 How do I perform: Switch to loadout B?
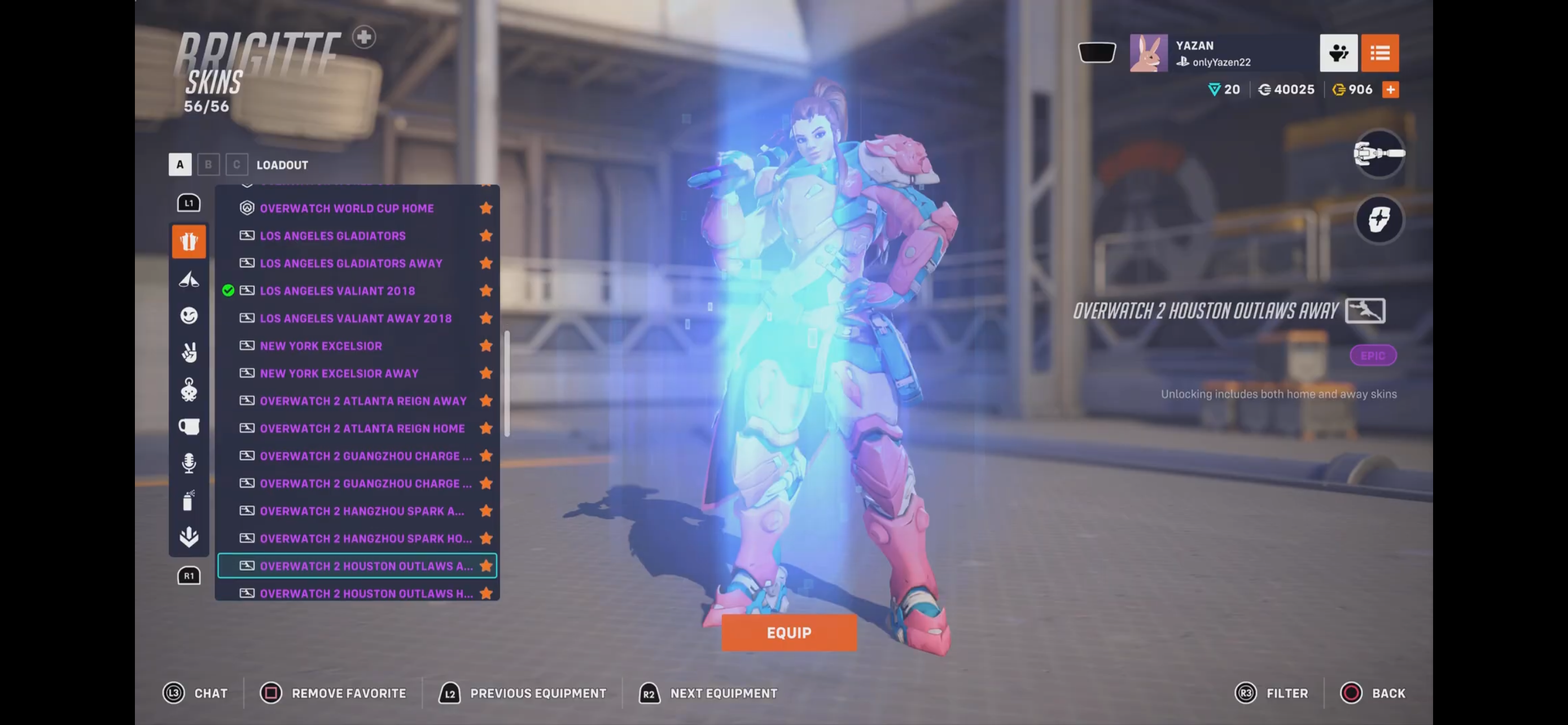click(x=208, y=164)
